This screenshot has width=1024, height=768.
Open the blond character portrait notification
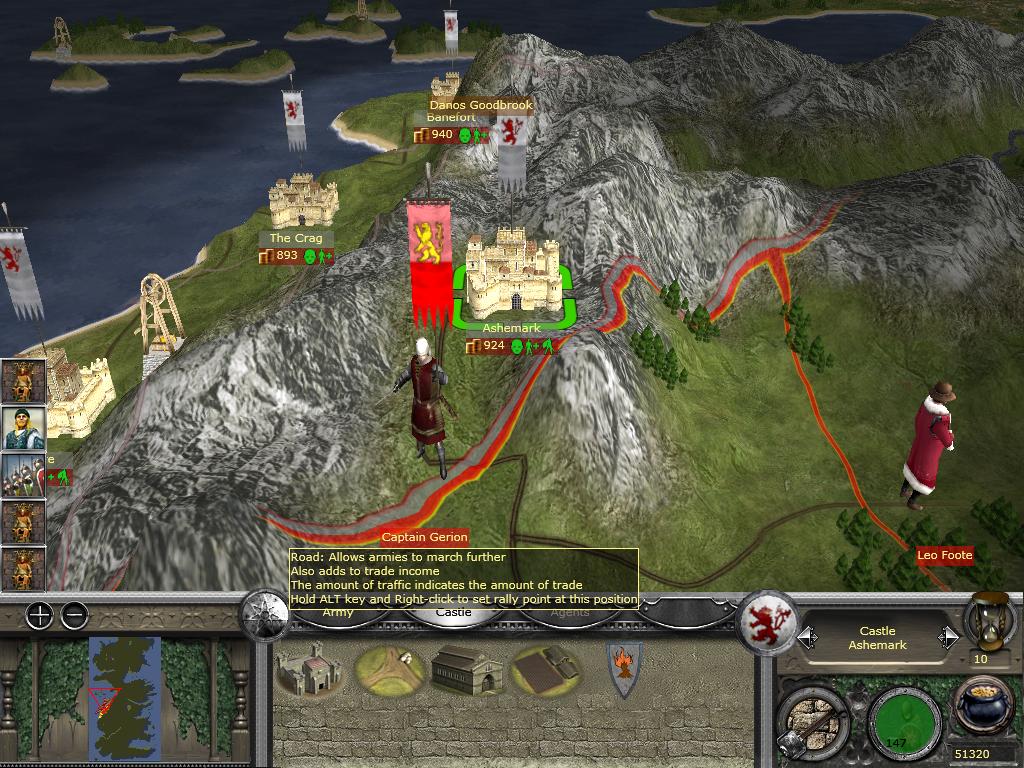pyautogui.click(x=21, y=428)
